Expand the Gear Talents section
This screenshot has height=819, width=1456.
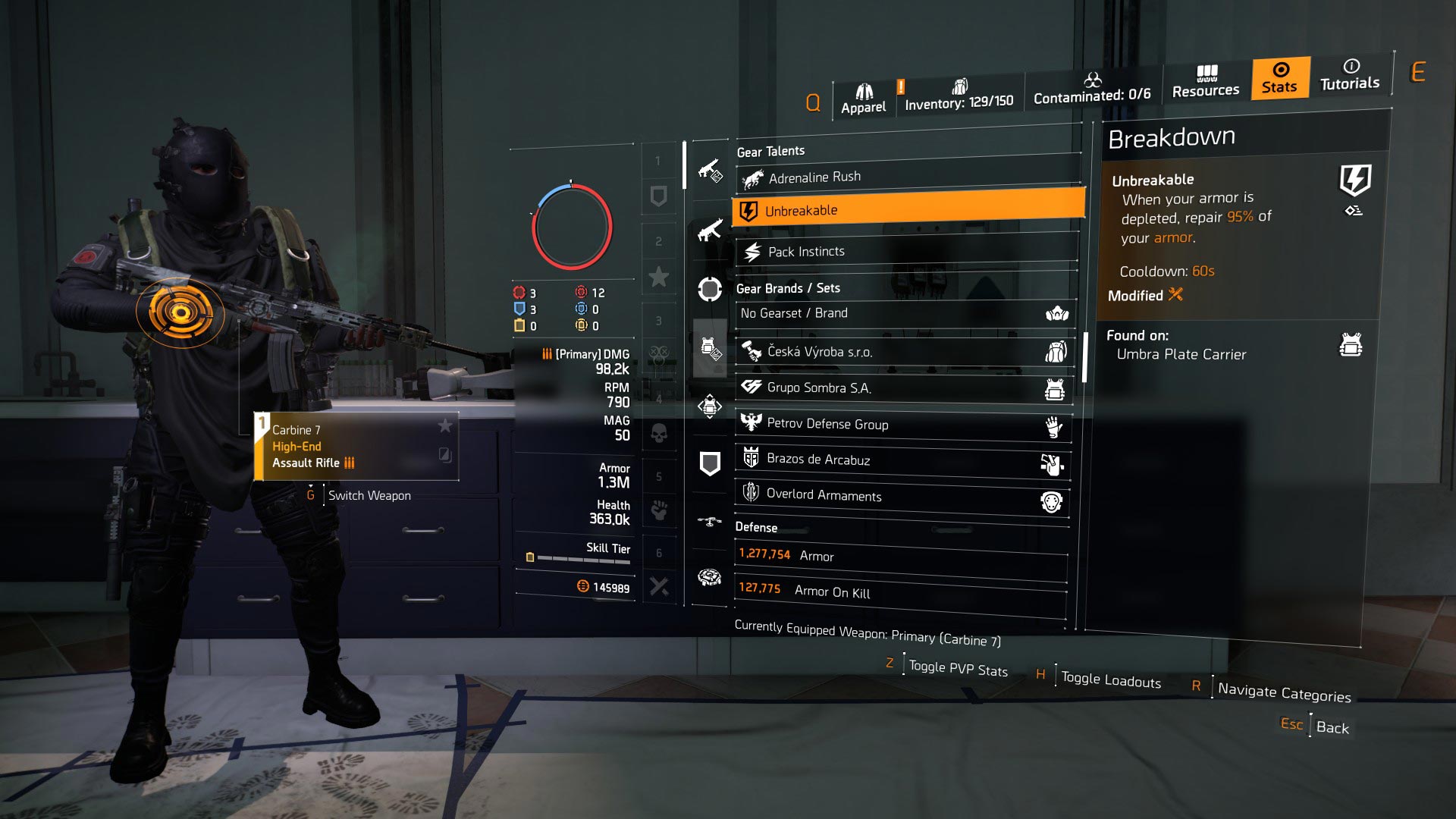[x=770, y=151]
